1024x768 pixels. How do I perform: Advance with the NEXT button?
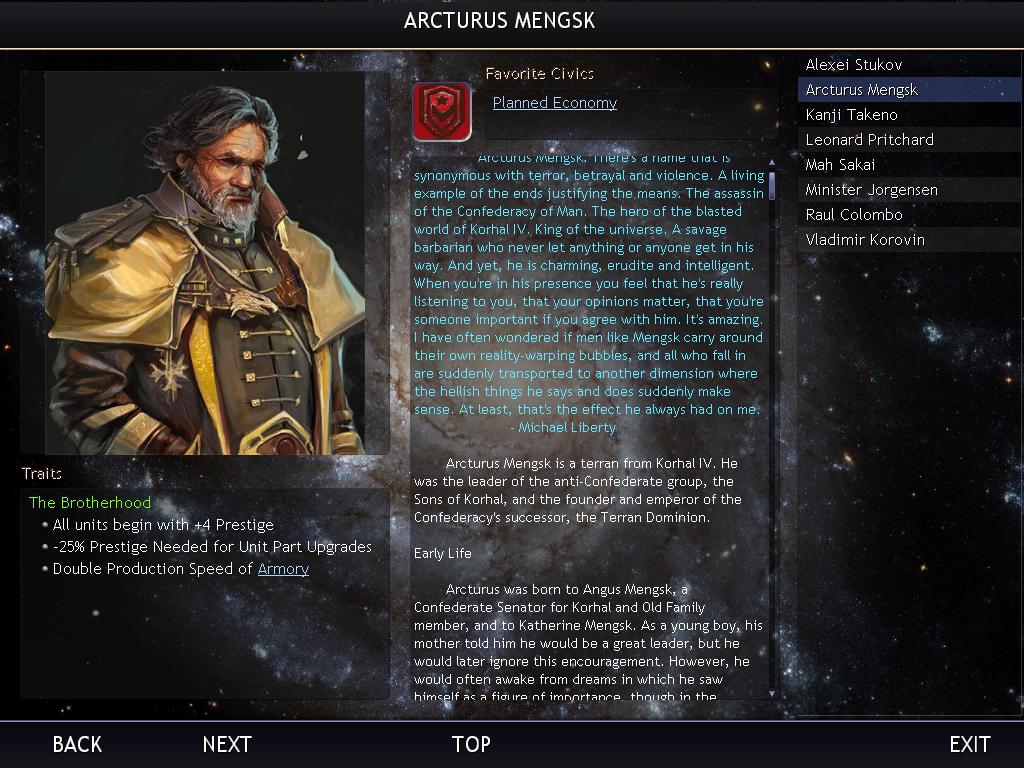tap(227, 744)
